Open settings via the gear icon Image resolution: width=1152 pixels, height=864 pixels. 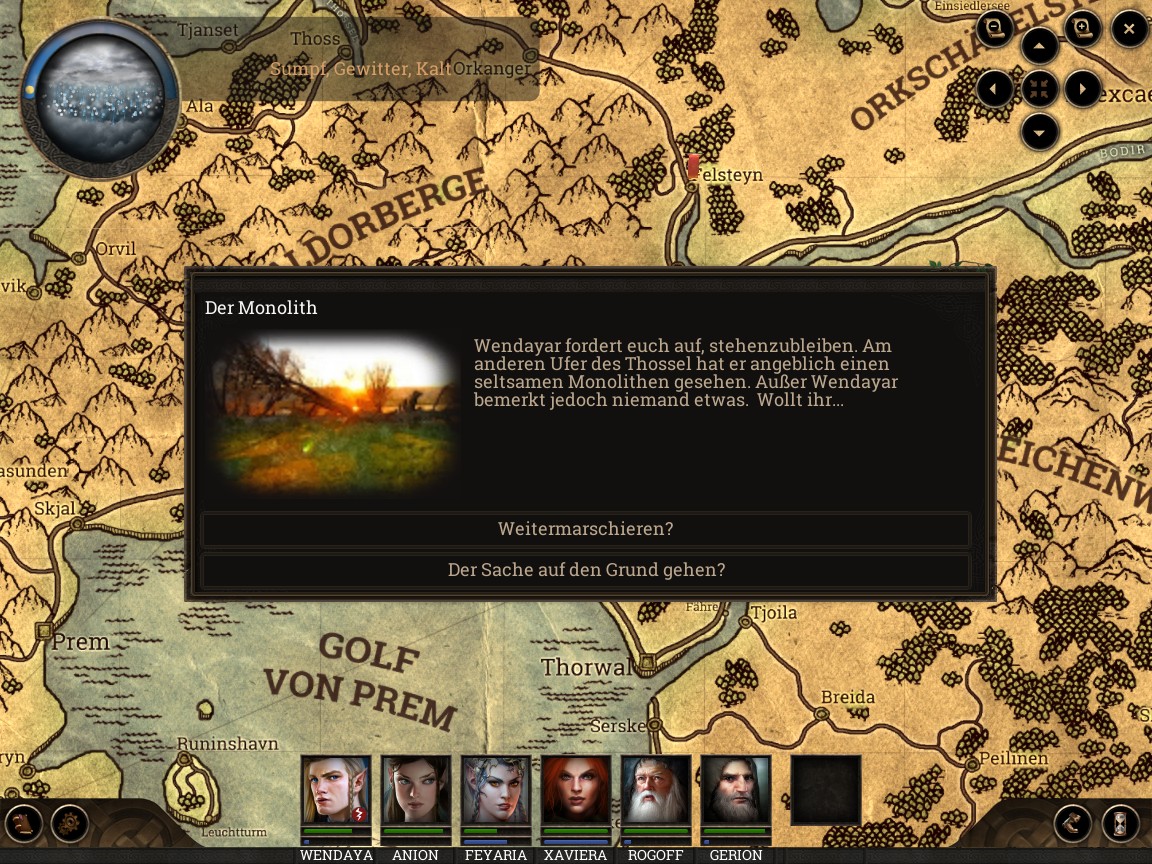coord(70,824)
